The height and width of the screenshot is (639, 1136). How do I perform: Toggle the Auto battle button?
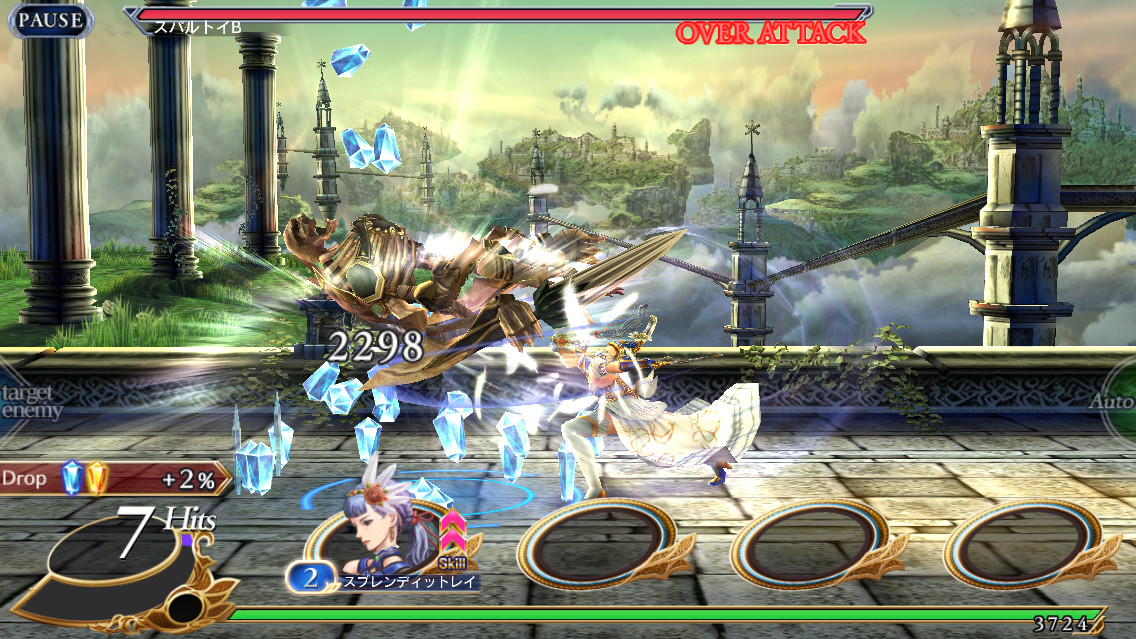(x=1113, y=402)
